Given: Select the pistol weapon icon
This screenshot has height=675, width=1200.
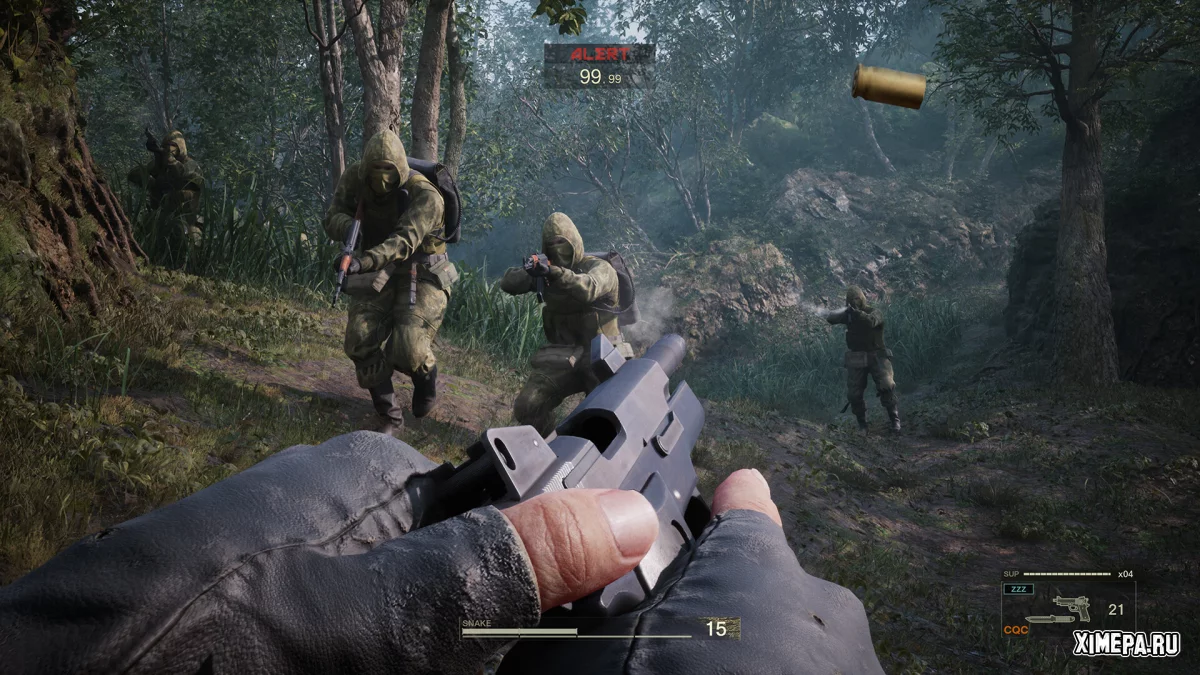Looking at the screenshot, I should 1072,606.
